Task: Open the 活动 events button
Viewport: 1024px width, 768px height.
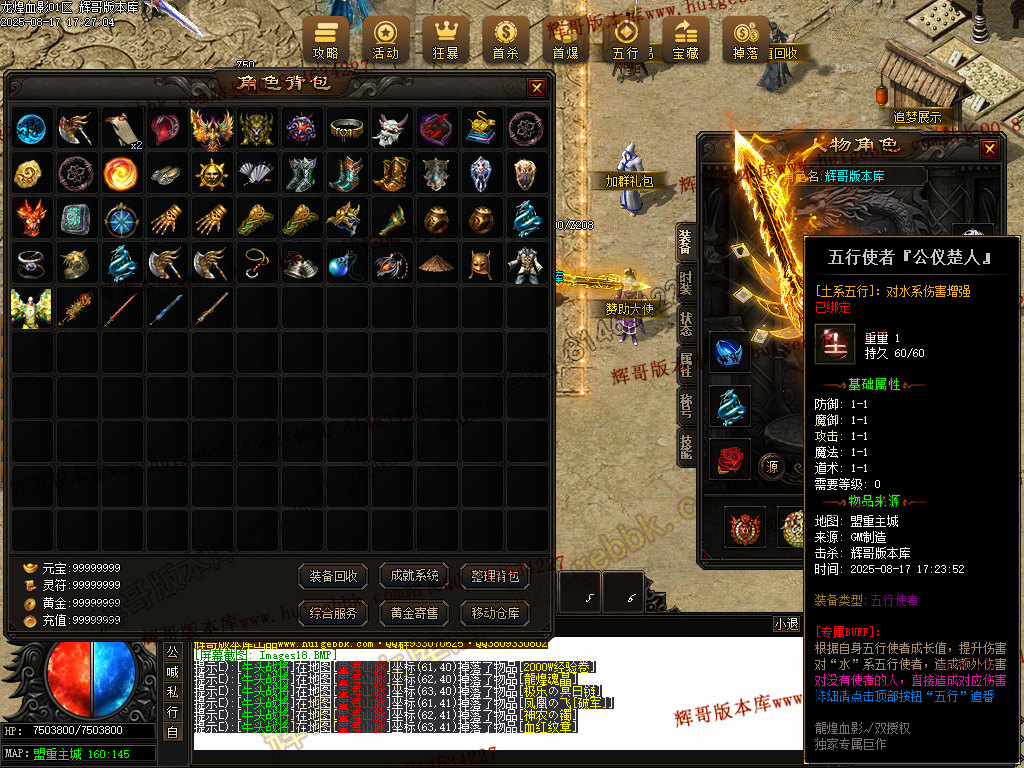Action: point(385,40)
